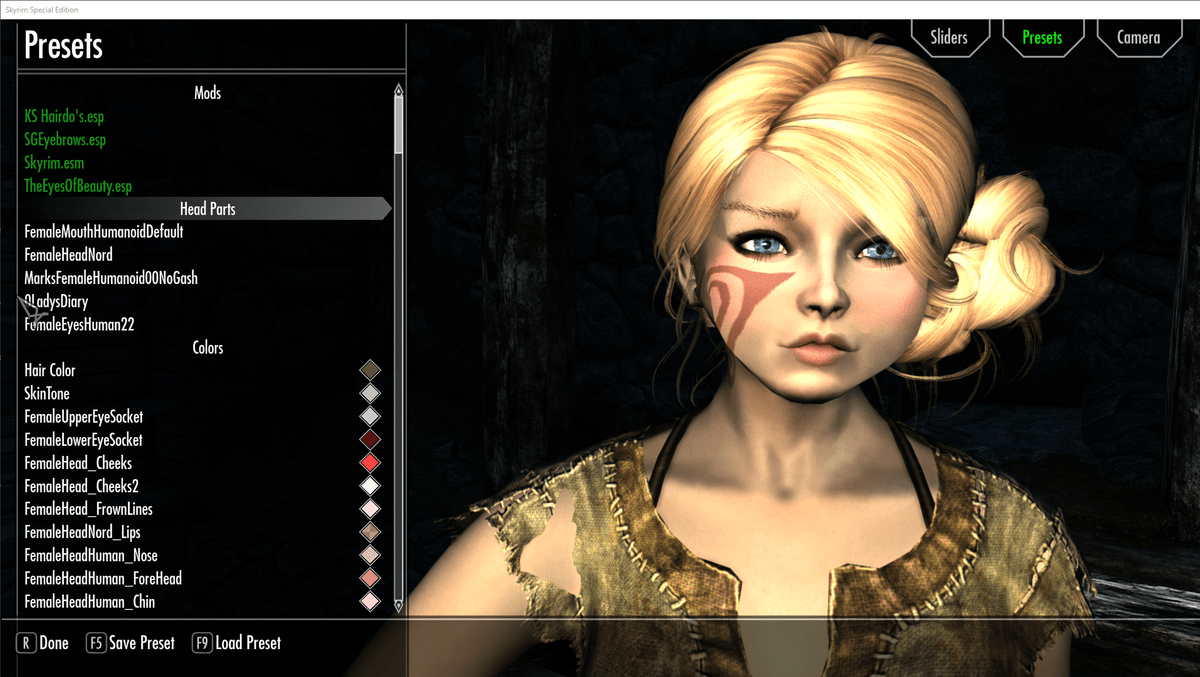
Task: Switch to the Sliders tab
Action: [x=948, y=38]
